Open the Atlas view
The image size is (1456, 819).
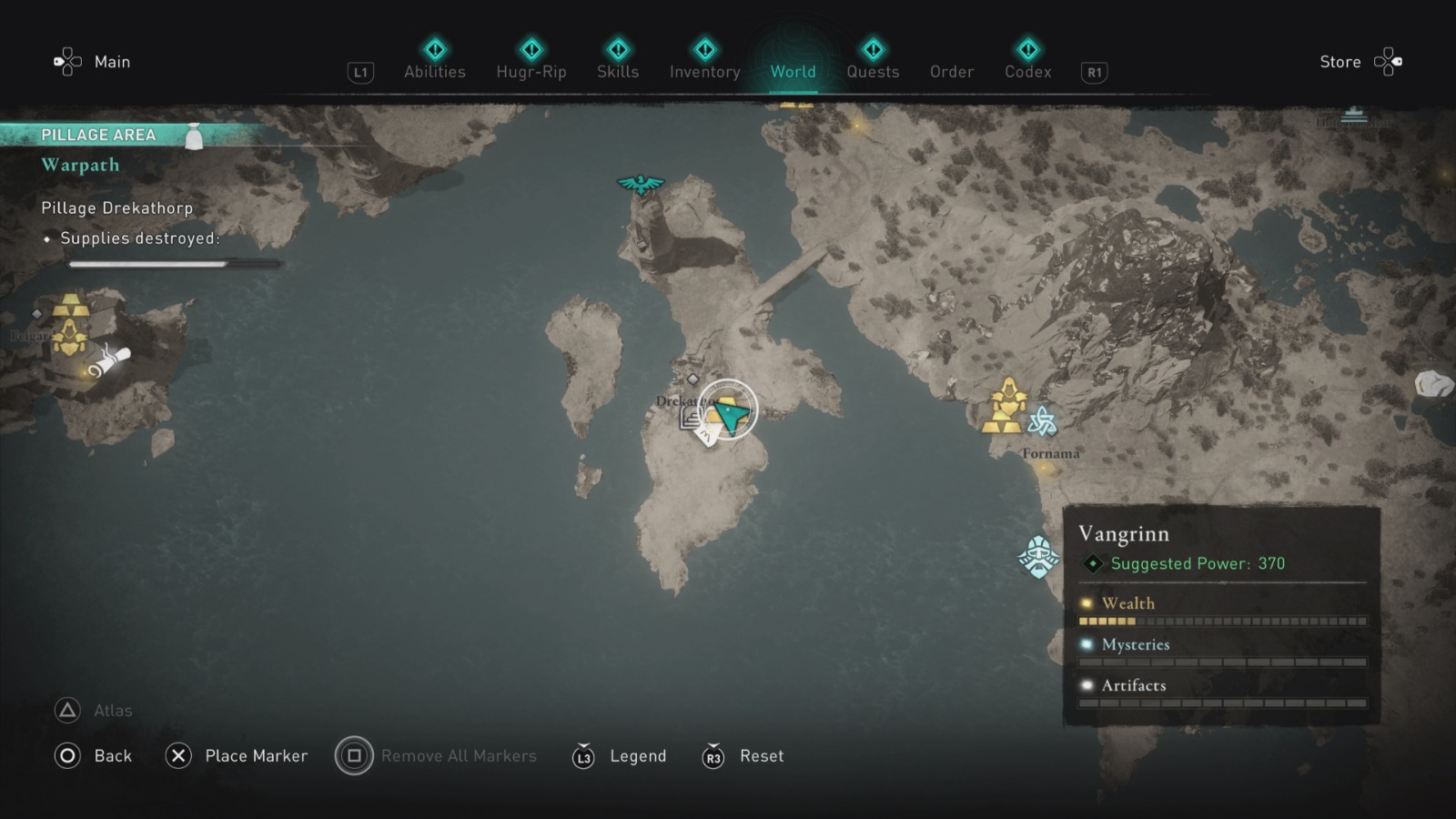[69, 711]
